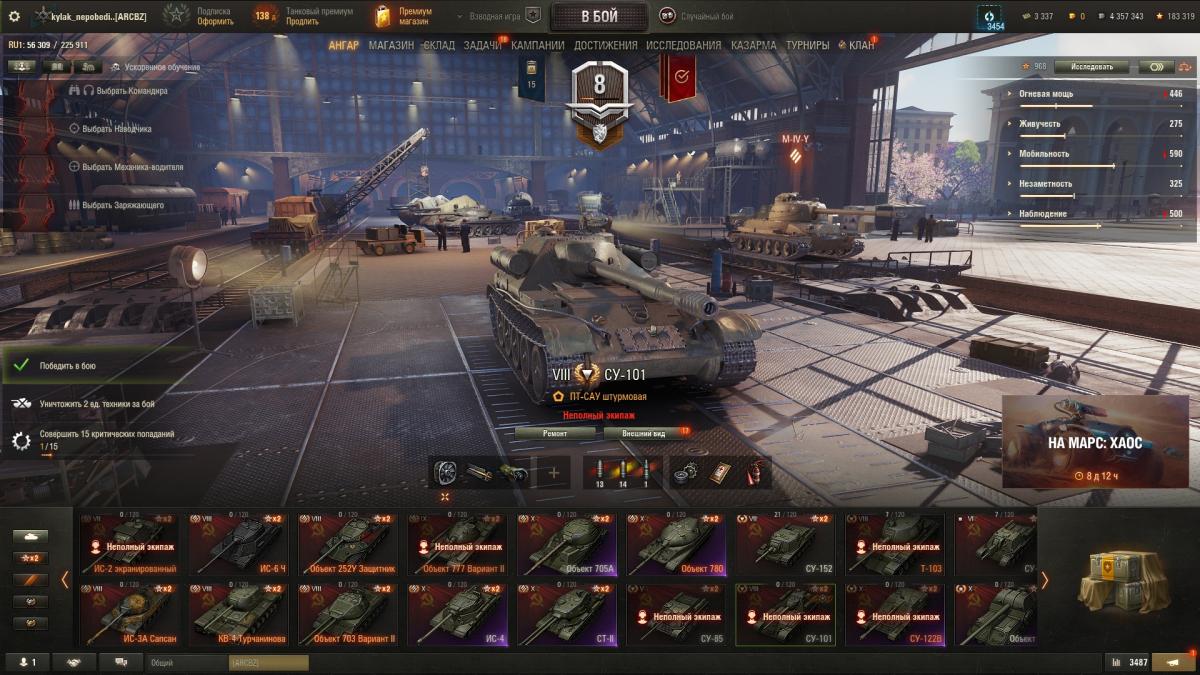Open the Случайный бой battle mode selector
1200x675 pixels.
tap(698, 16)
